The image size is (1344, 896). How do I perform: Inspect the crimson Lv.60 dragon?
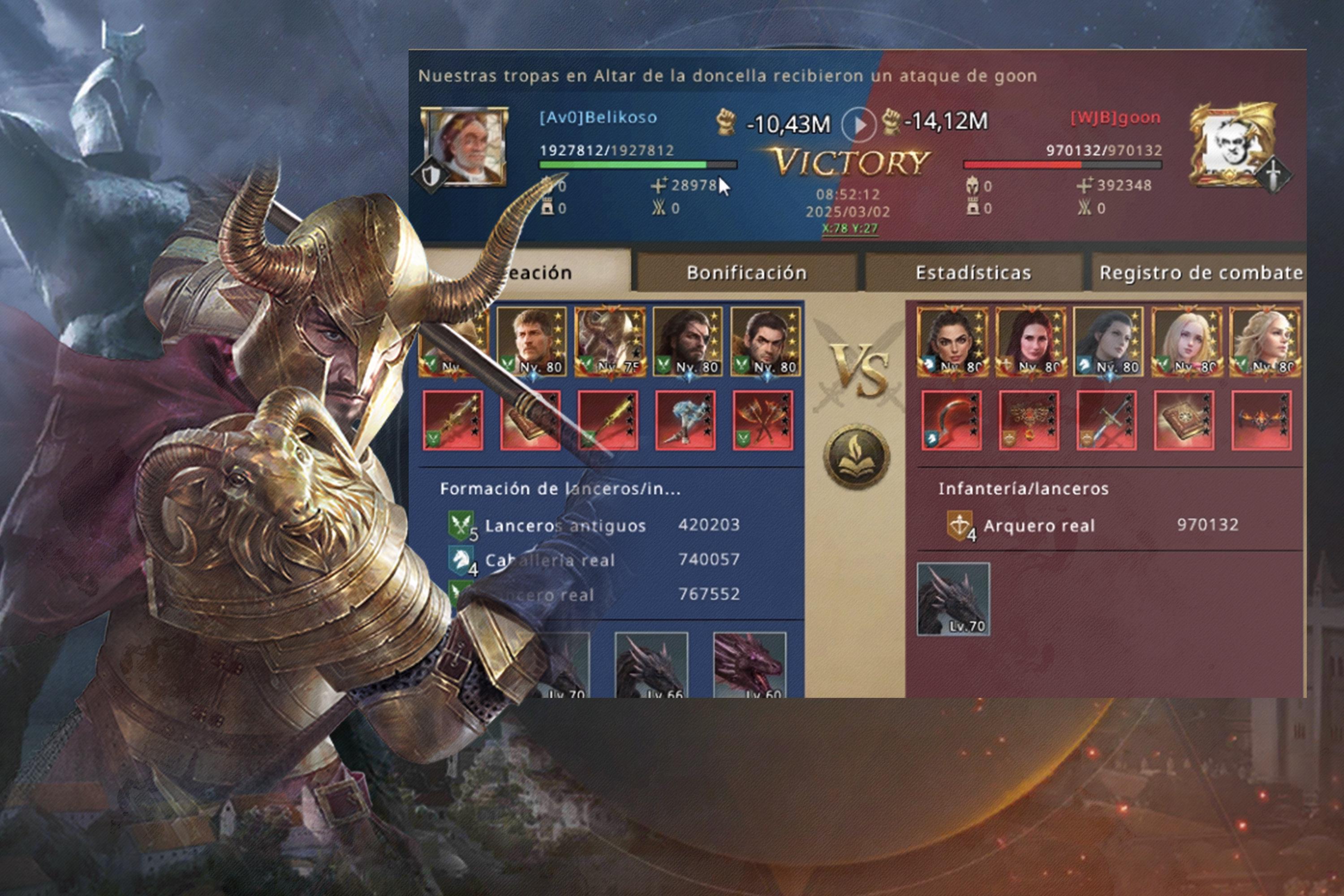[x=749, y=666]
